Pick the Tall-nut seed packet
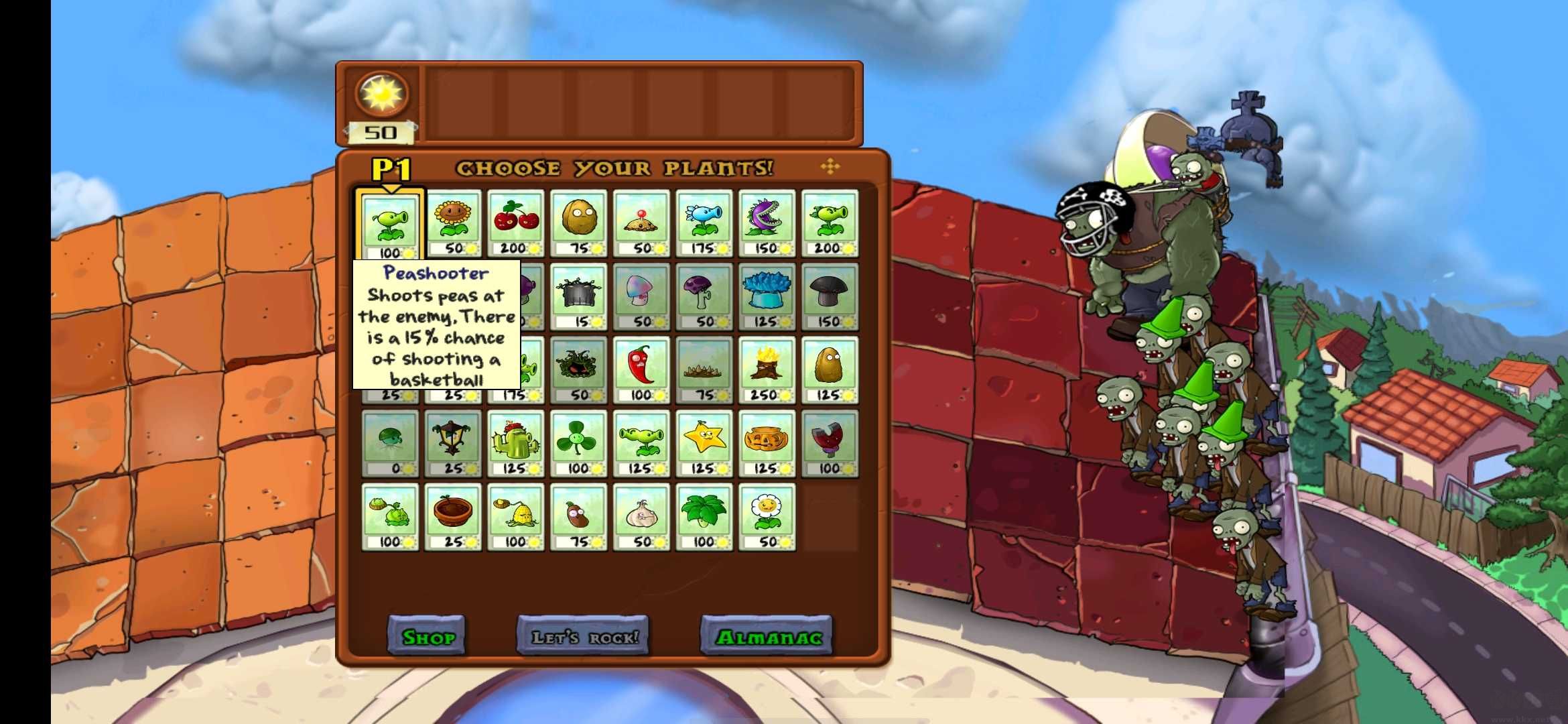 830,370
